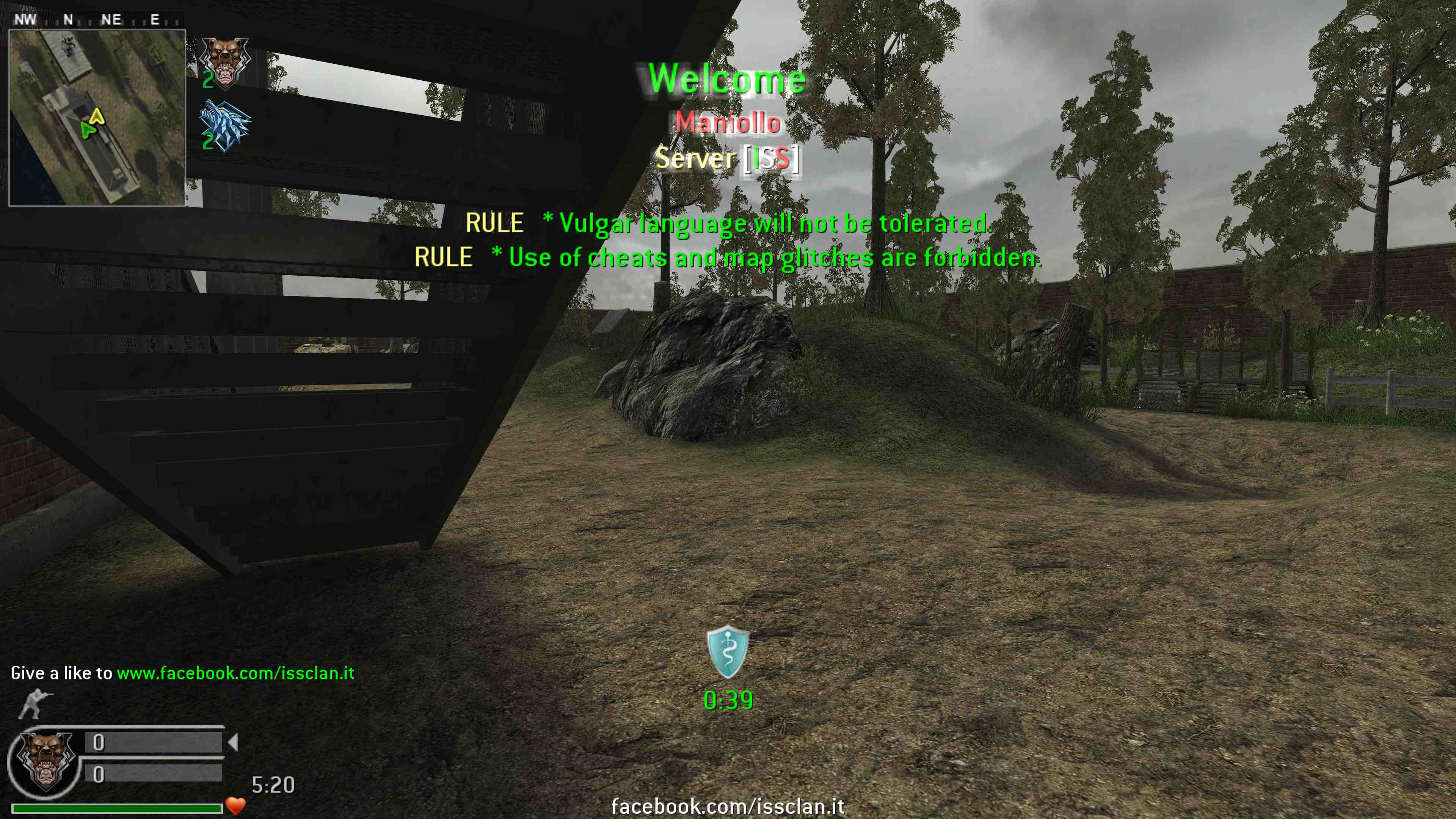Viewport: 1456px width, 819px height.
Task: Click the red heart health icon
Action: (x=235, y=805)
